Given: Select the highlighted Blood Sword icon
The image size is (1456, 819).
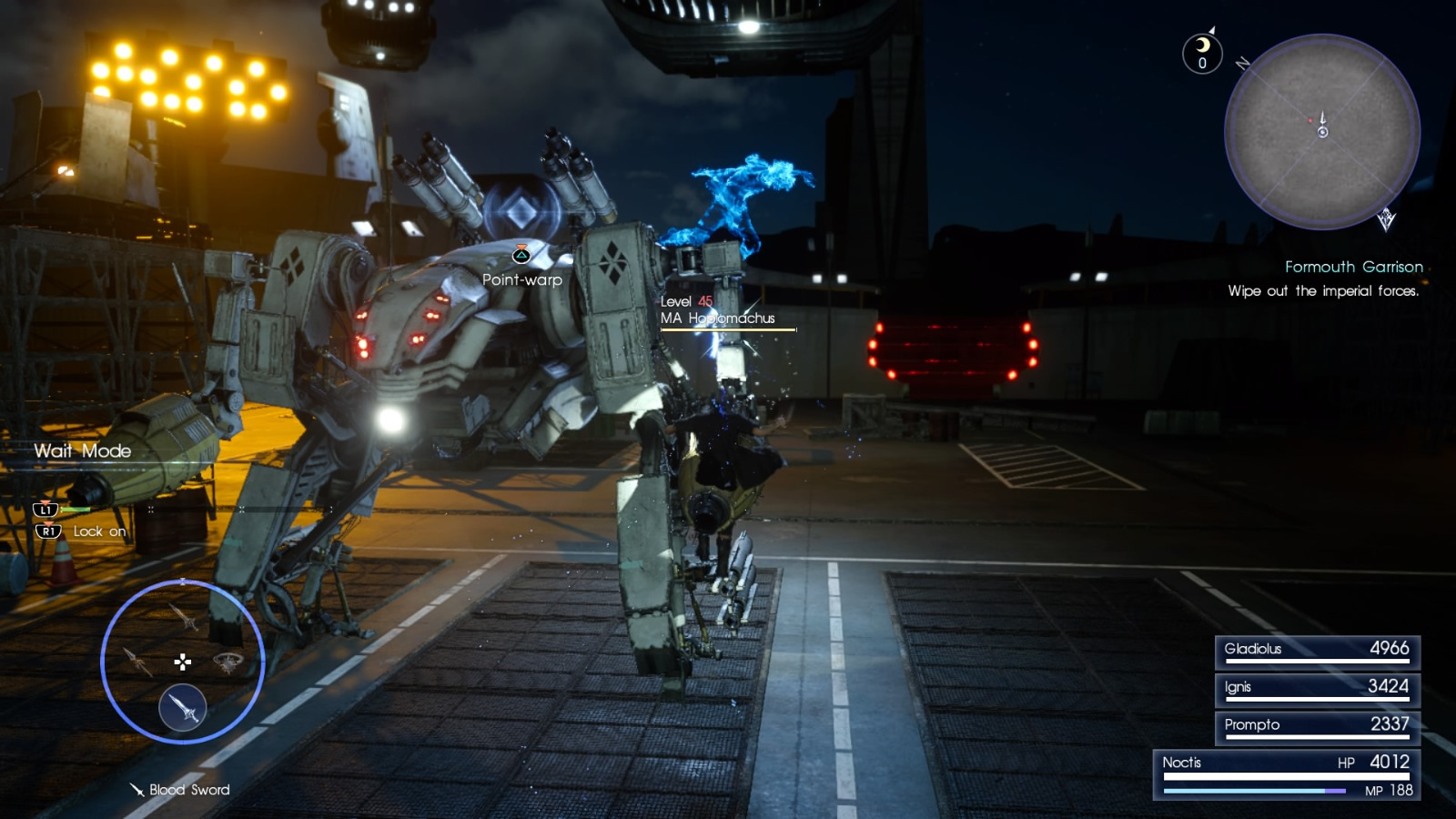Looking at the screenshot, I should [x=184, y=707].
